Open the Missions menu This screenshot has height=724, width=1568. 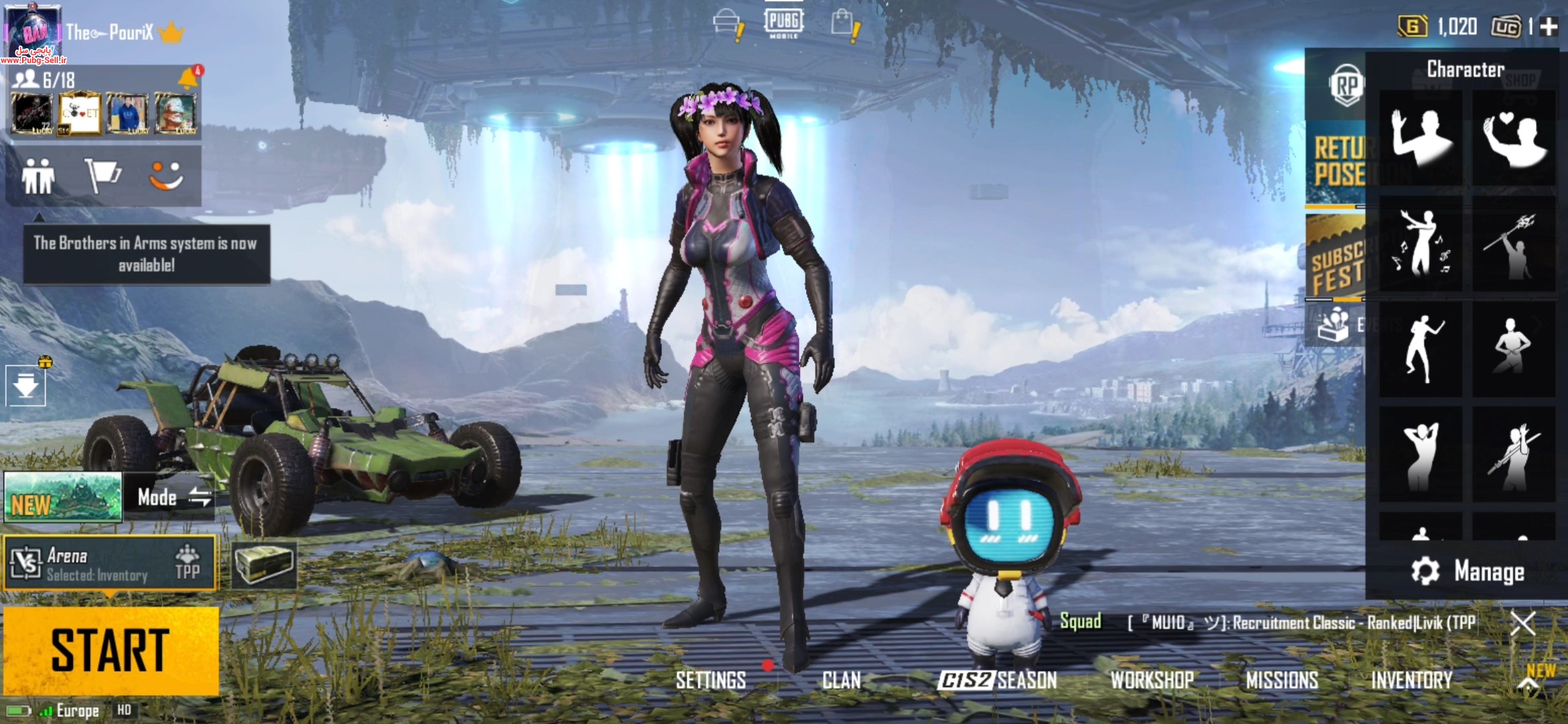point(1281,680)
